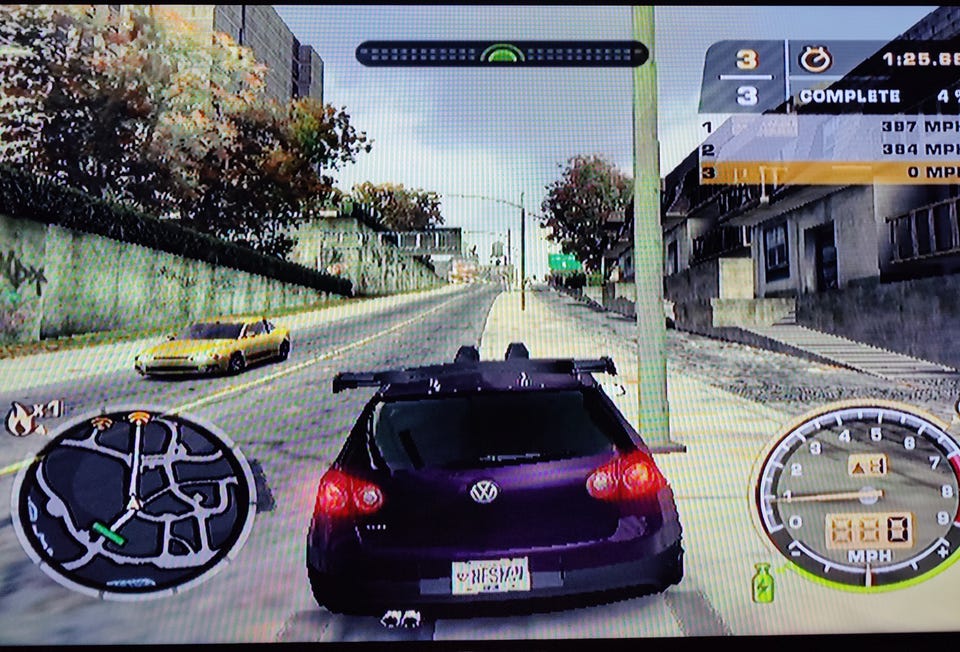Click the green arc on the top meter
Screen dimensions: 960x652
point(502,52)
